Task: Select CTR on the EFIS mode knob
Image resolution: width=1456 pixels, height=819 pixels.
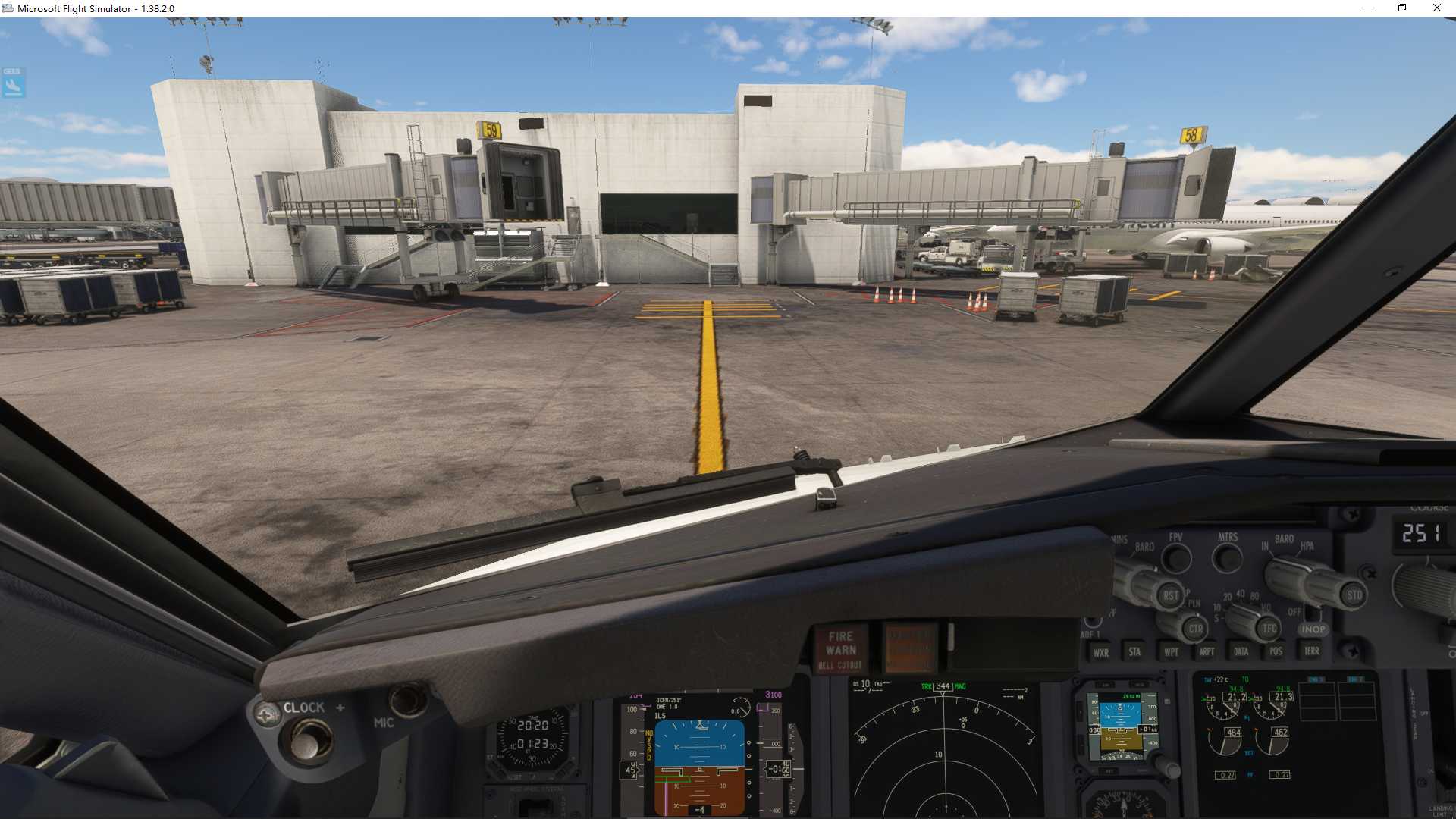Action: pos(1196,628)
